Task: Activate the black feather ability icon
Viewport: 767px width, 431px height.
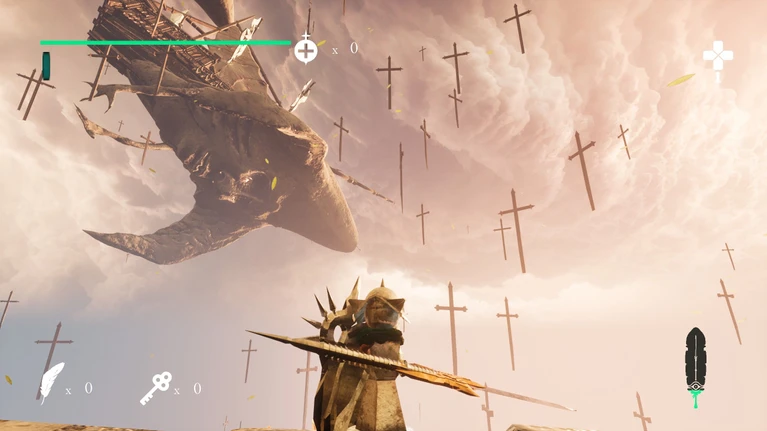Action: coord(695,363)
